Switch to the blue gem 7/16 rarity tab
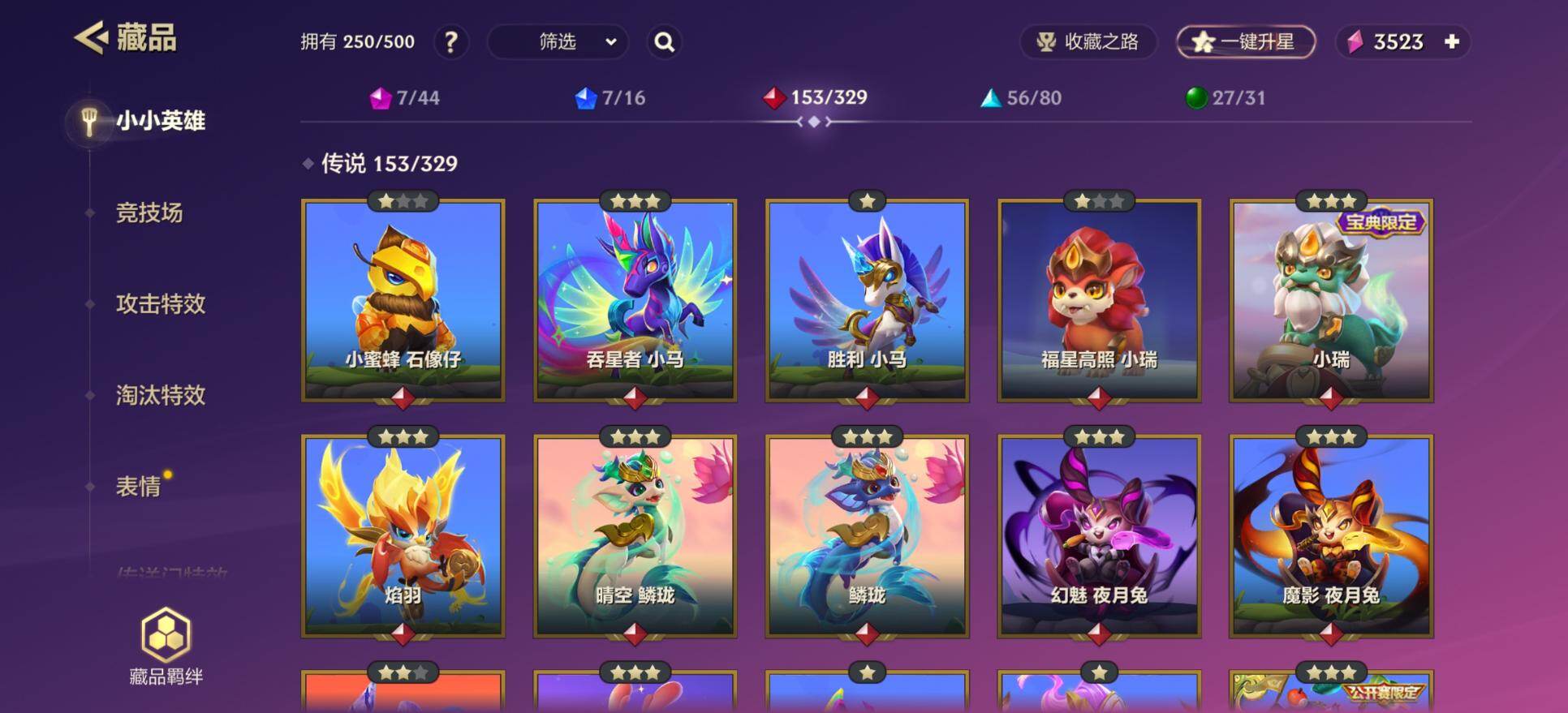Image resolution: width=1568 pixels, height=713 pixels. click(x=610, y=98)
